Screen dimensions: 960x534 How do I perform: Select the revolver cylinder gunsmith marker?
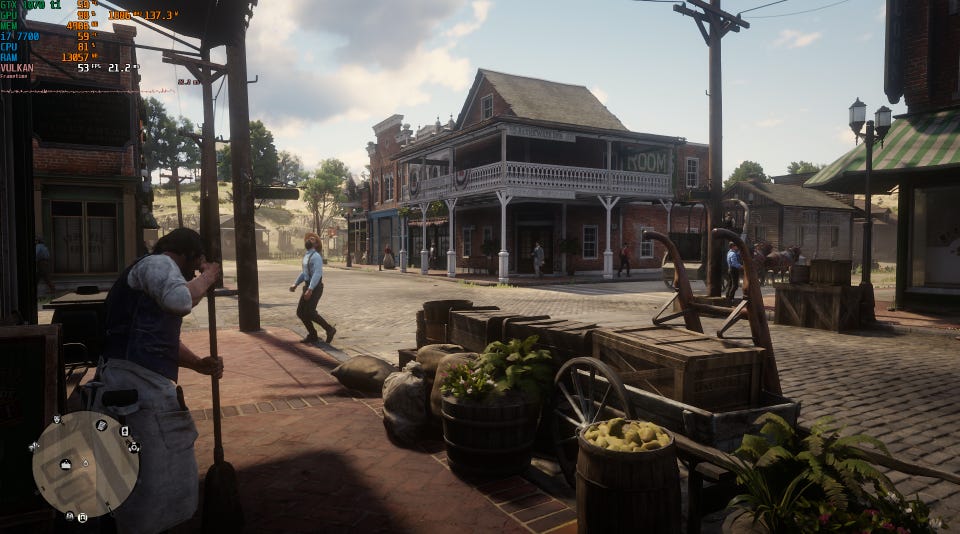tap(134, 447)
